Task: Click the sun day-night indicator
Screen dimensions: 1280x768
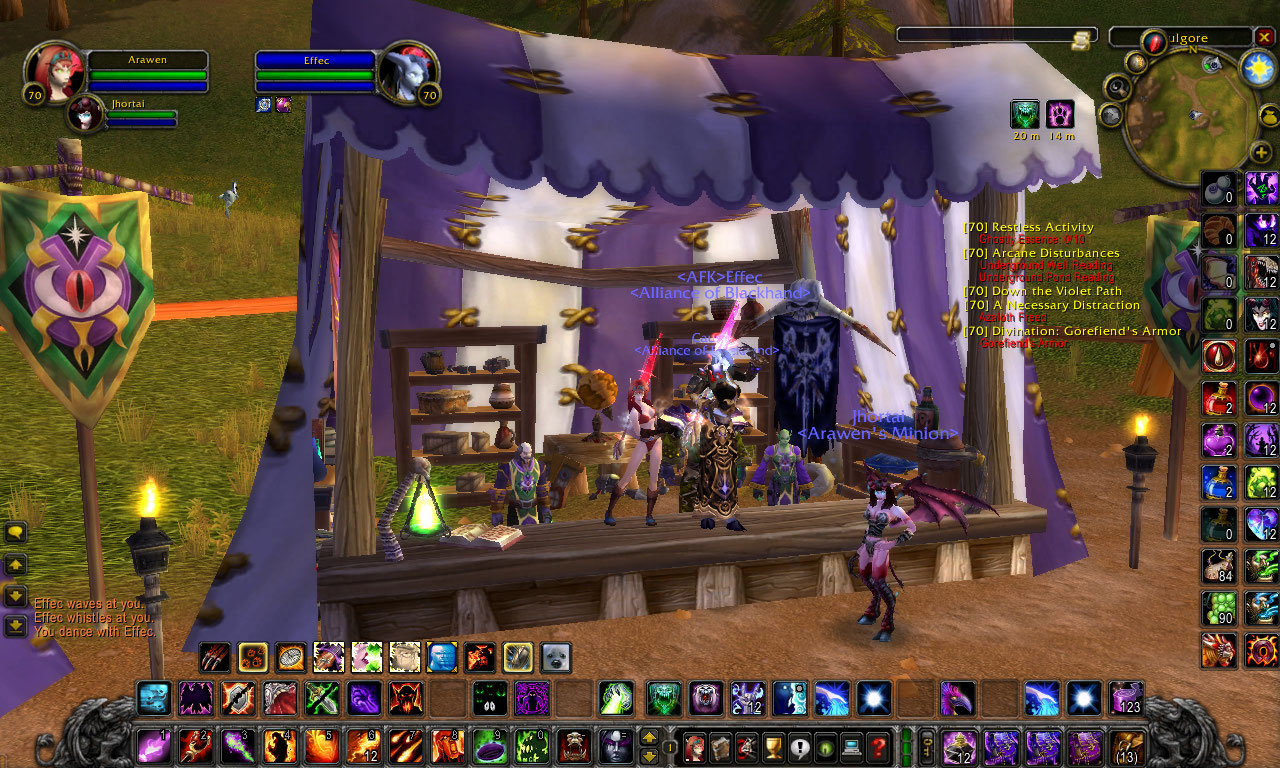Action: point(1256,67)
